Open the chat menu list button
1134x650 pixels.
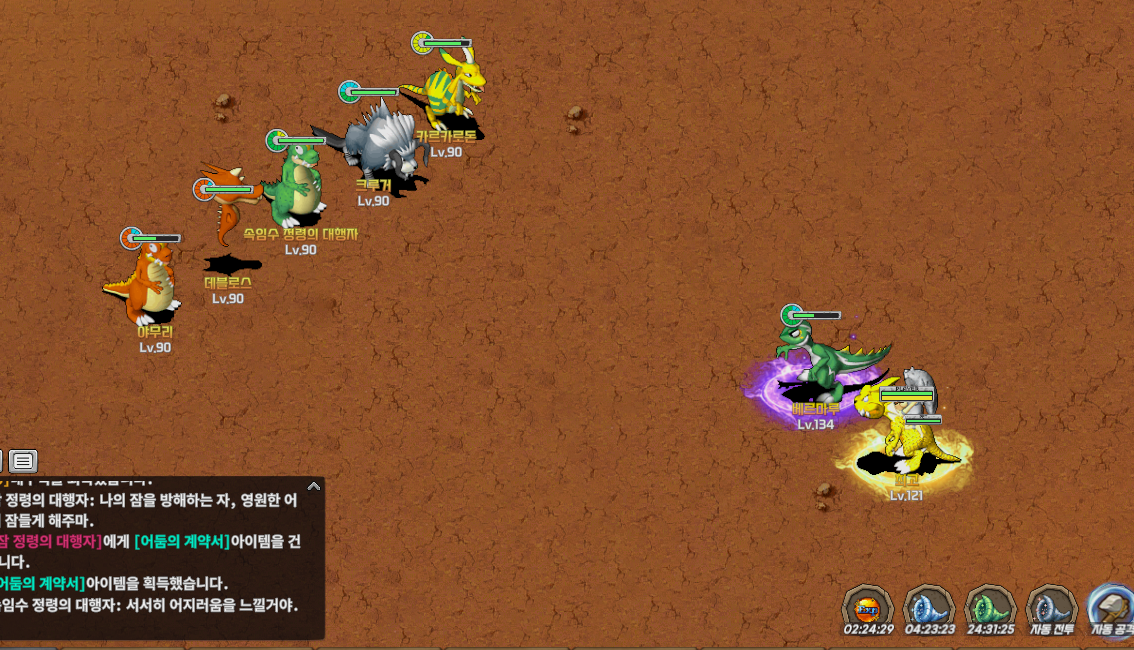coord(23,461)
